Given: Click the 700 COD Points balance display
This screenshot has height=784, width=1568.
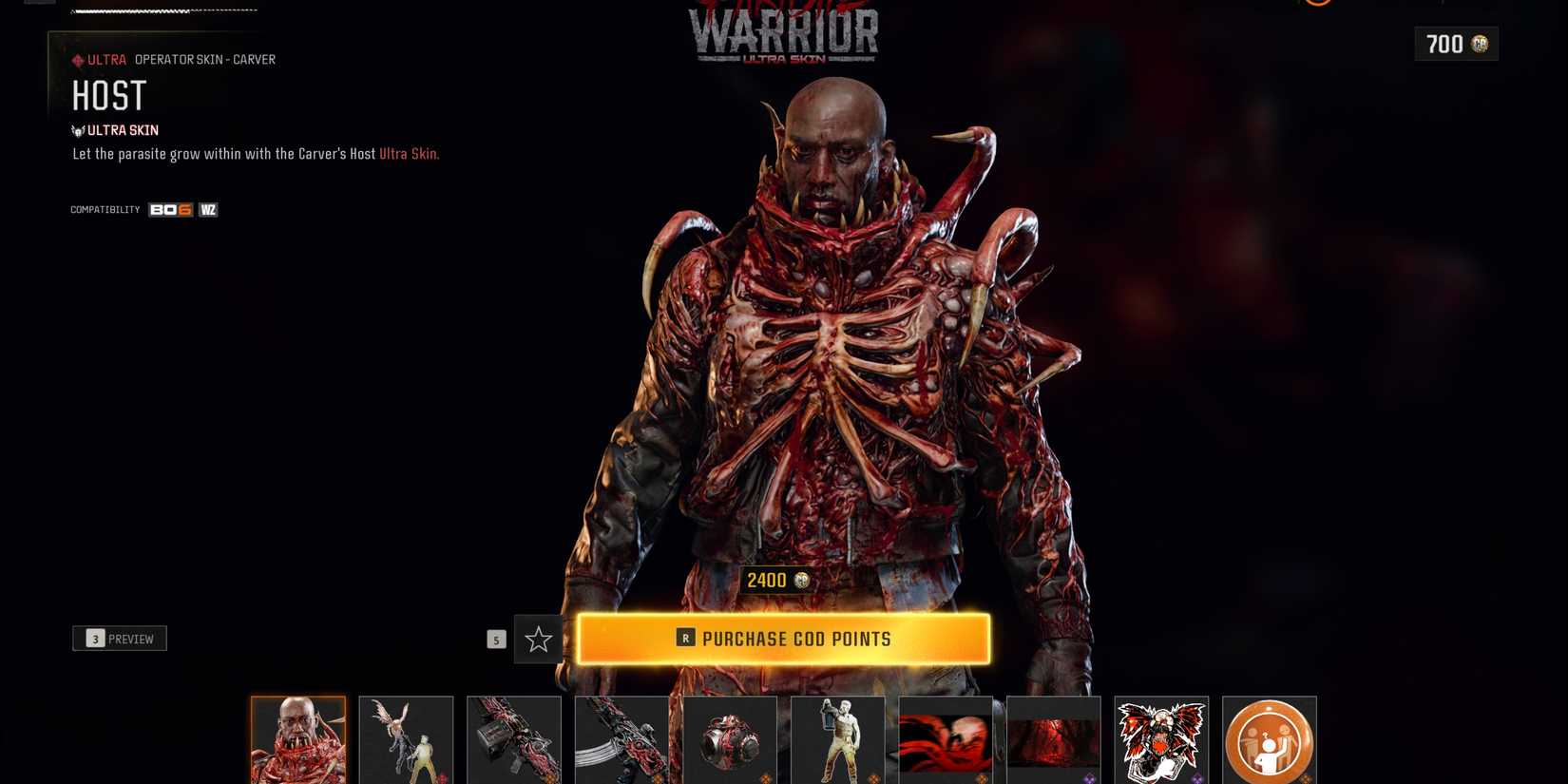Looking at the screenshot, I should pos(1456,44).
